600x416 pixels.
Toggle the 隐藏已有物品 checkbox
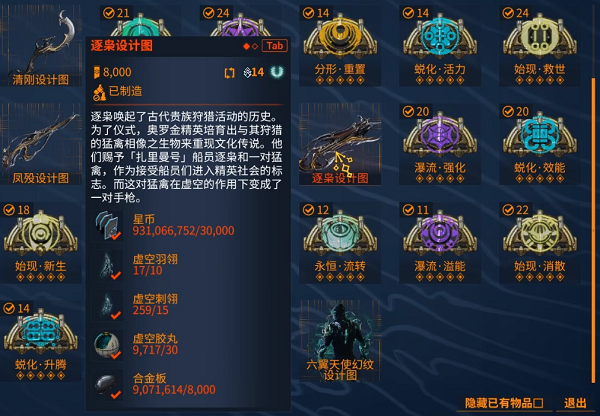(x=538, y=403)
